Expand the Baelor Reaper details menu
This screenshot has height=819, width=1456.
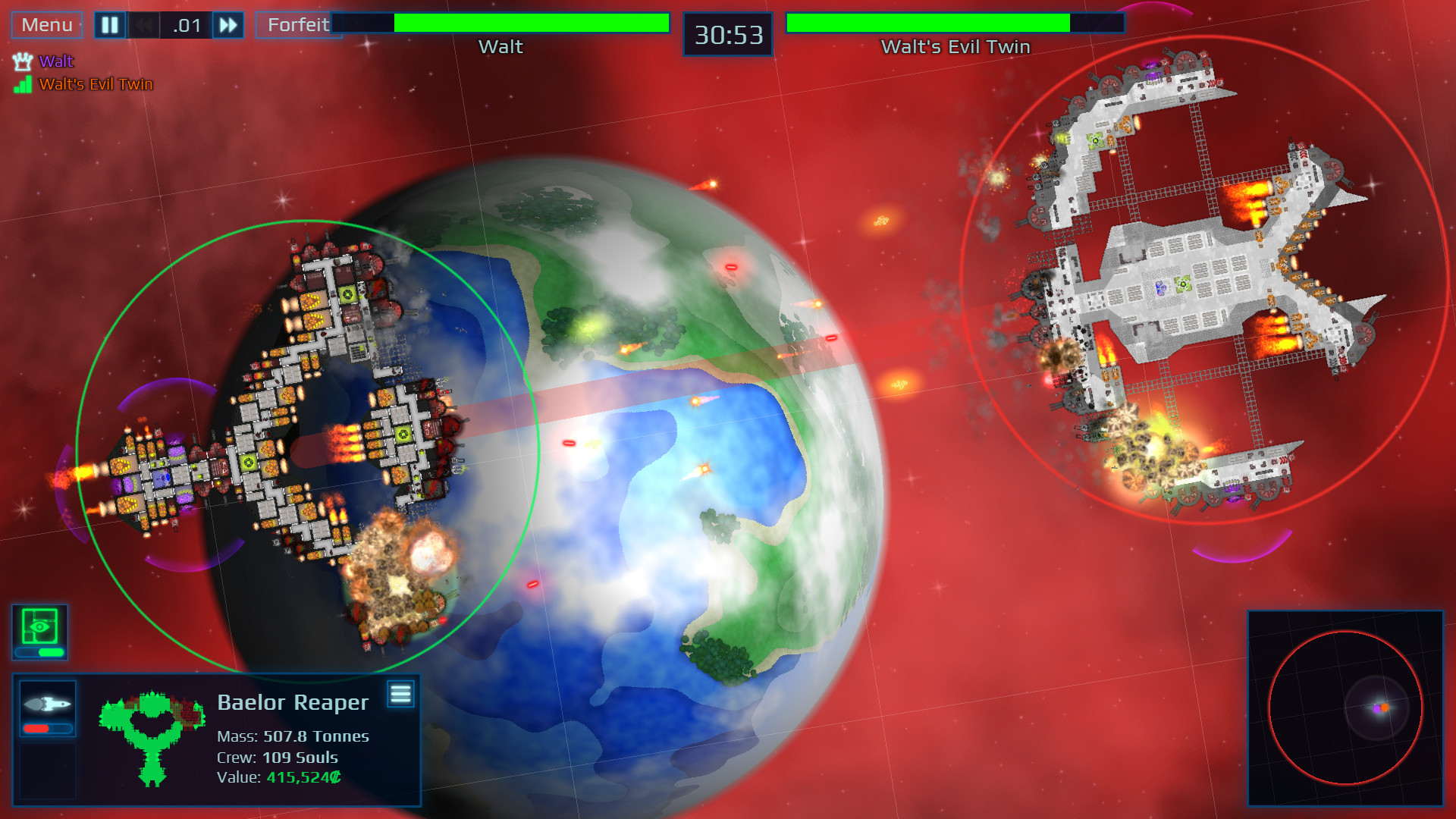click(400, 692)
